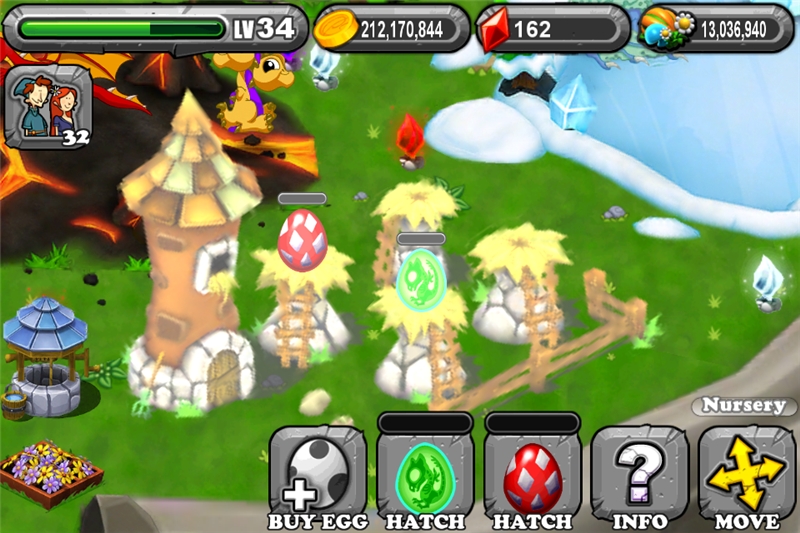Open the Buy Egg menu
This screenshot has width=800, height=533.
click(317, 473)
